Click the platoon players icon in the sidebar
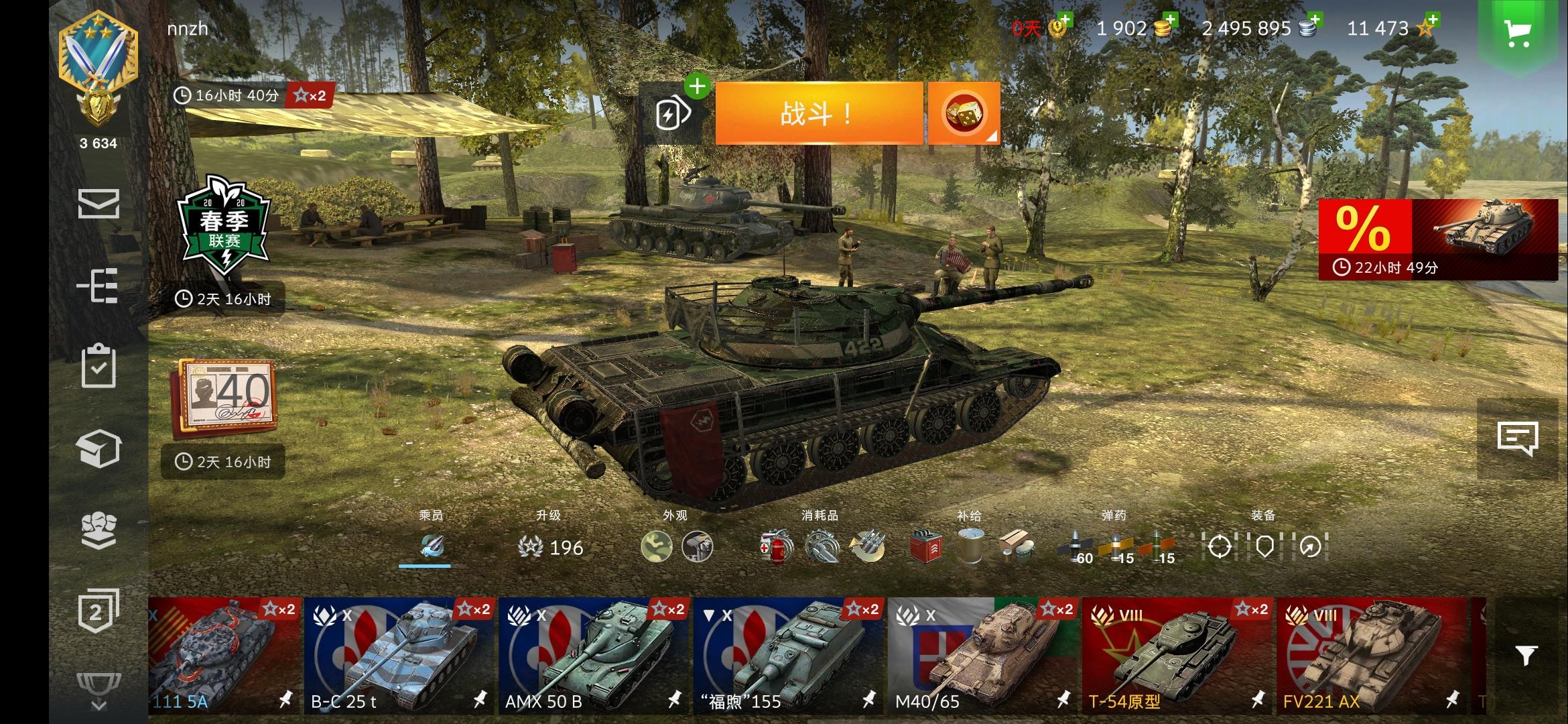The height and width of the screenshot is (724, 1568). point(99,530)
